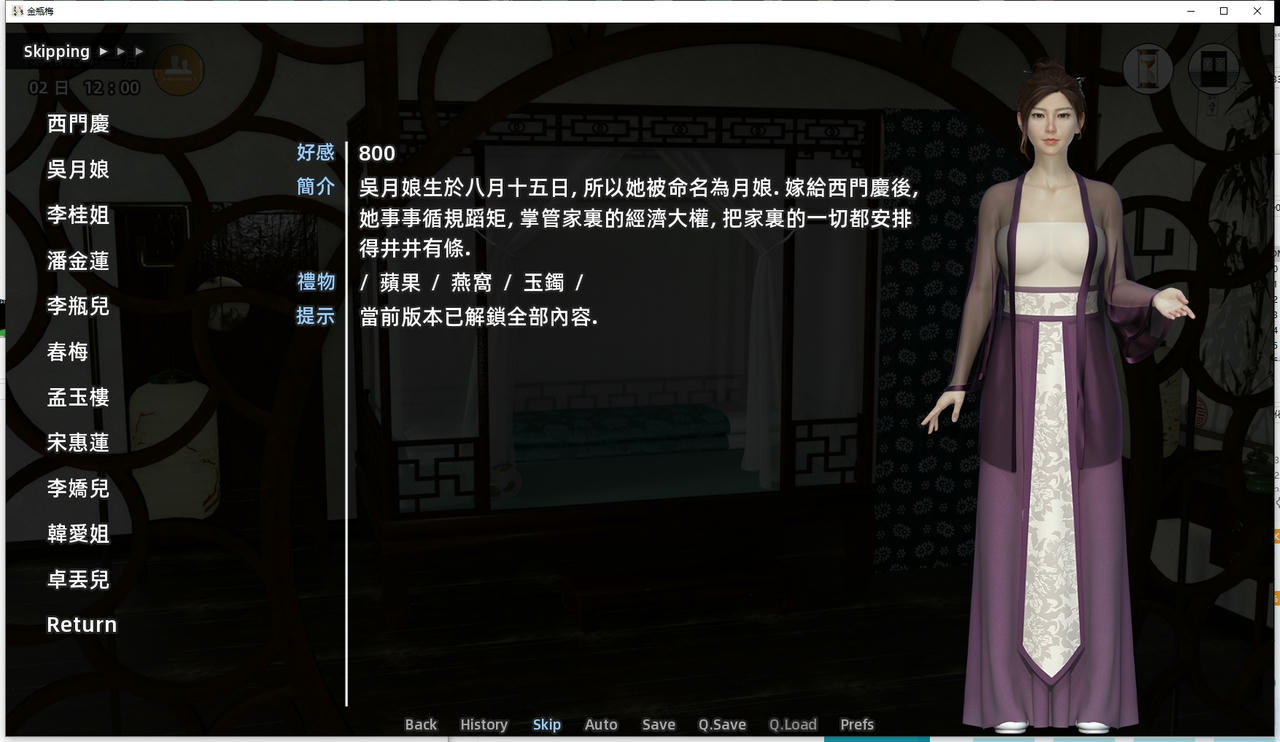The width and height of the screenshot is (1280, 742).
Task: Open the History screen
Action: tap(483, 724)
